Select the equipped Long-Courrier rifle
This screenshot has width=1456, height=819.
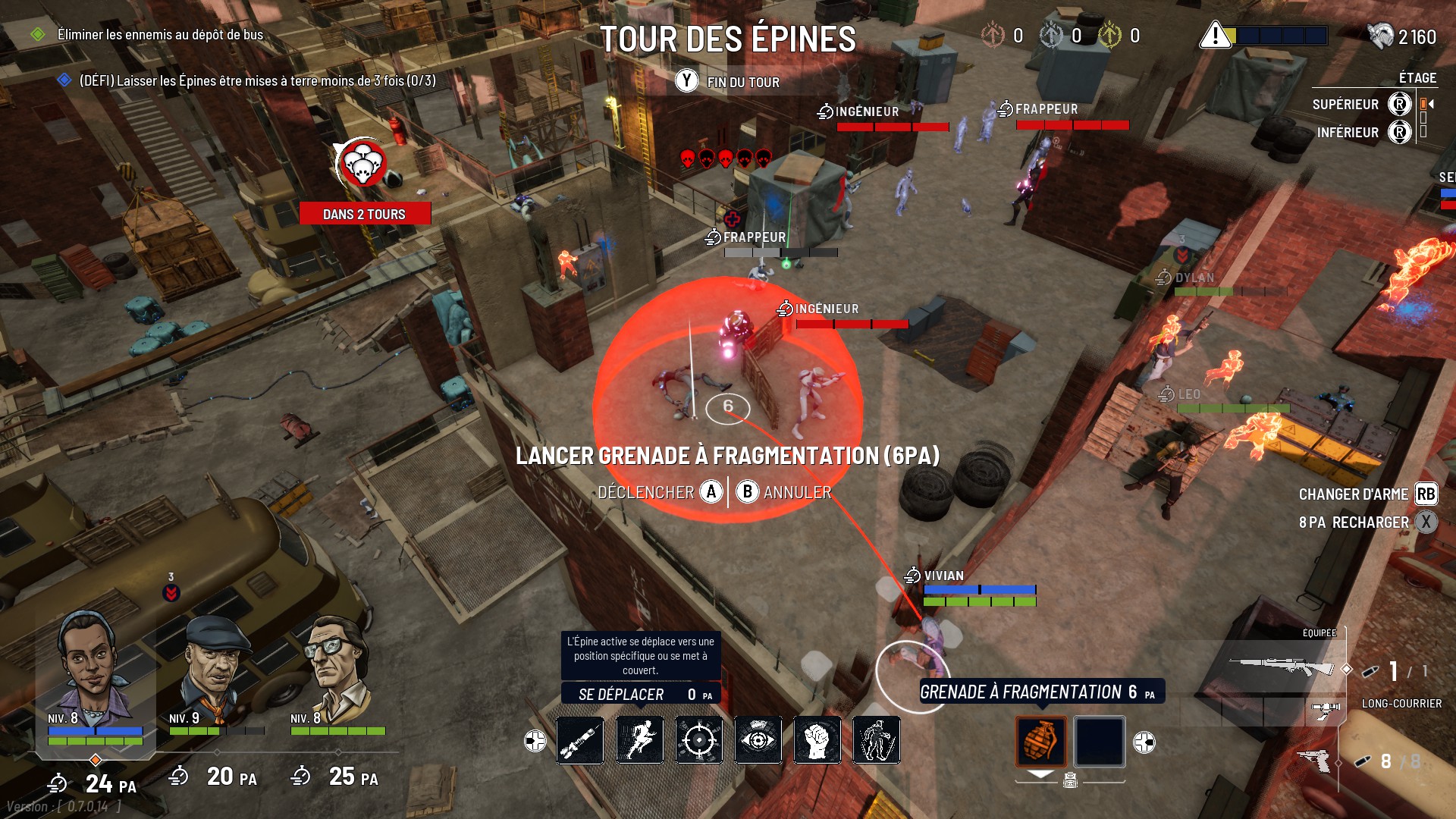tap(1282, 667)
